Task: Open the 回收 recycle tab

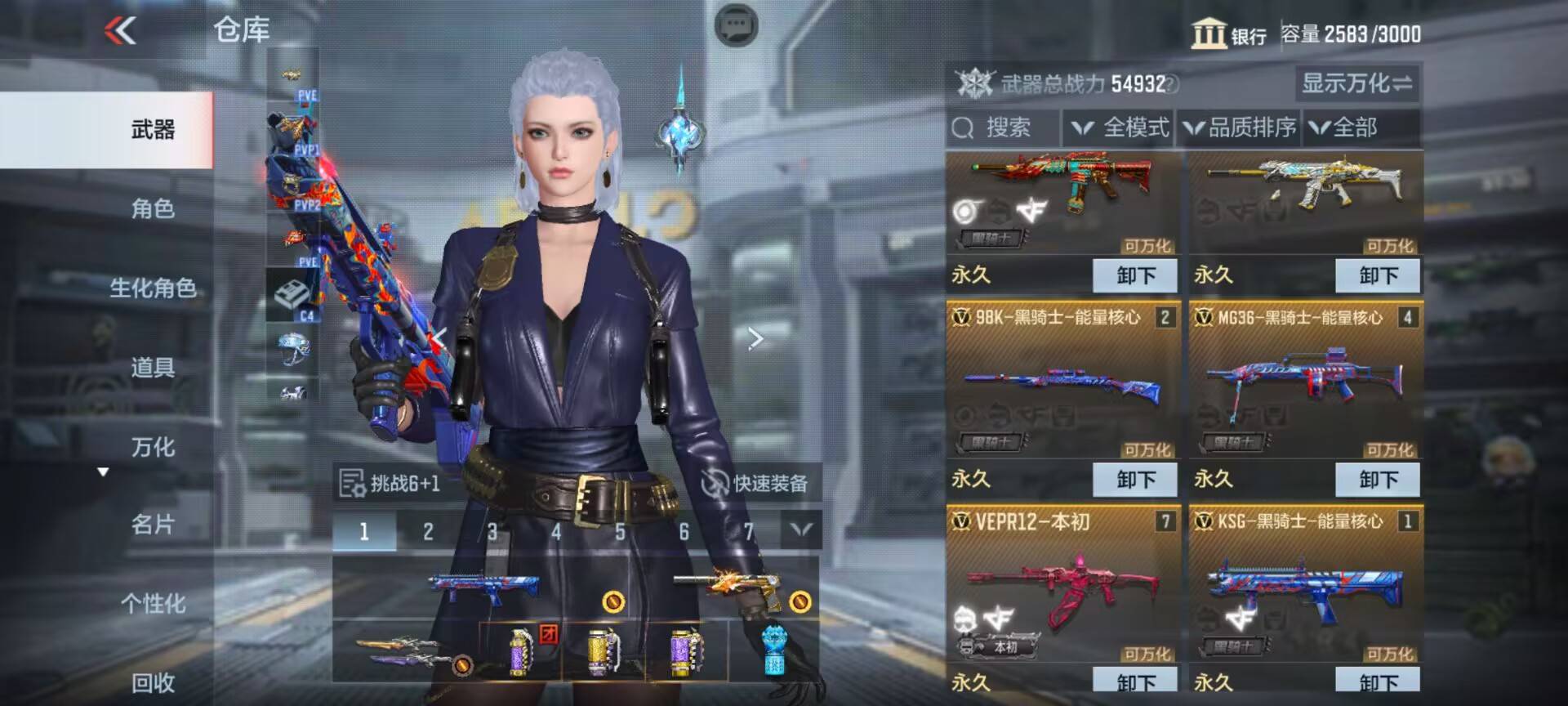Action: pyautogui.click(x=153, y=682)
